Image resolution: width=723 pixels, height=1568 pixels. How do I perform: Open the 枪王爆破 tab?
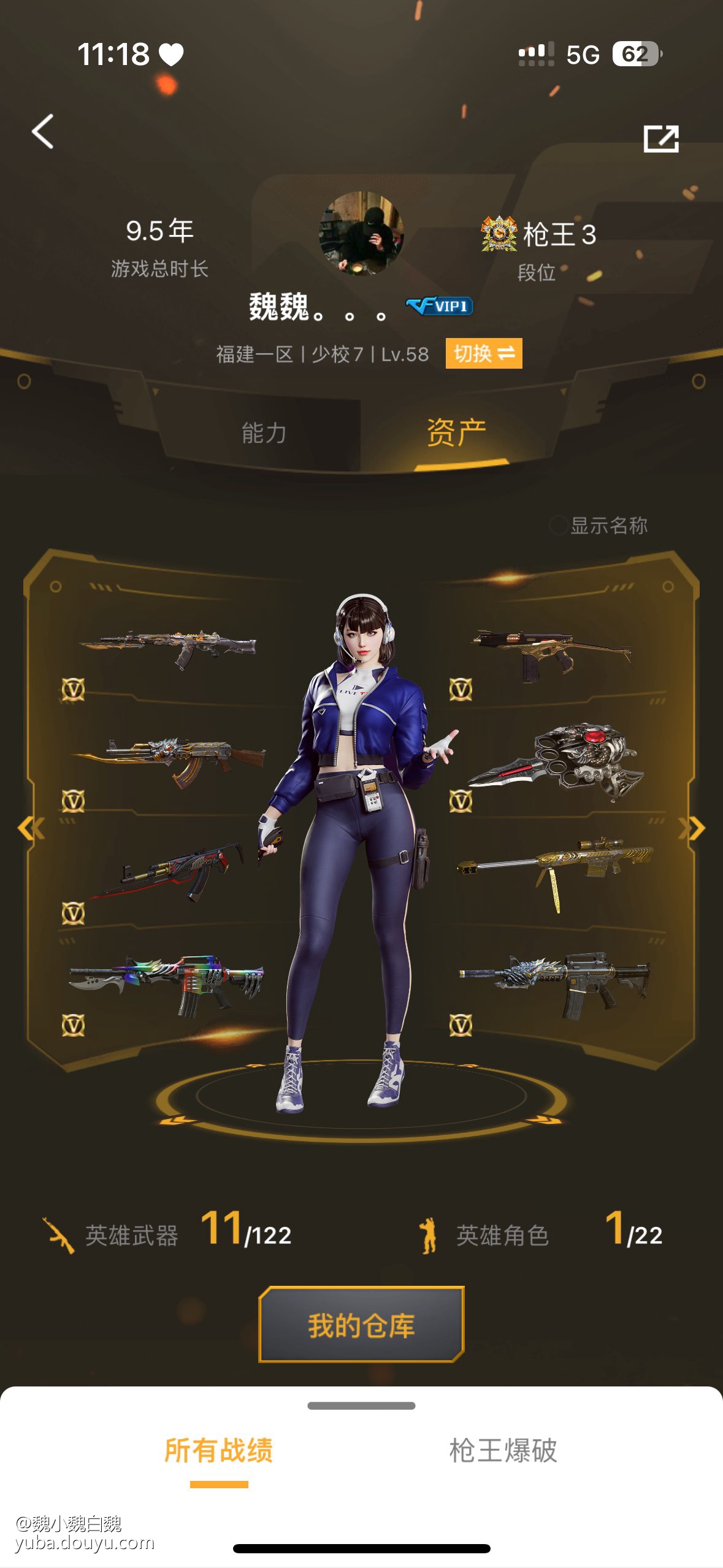(x=503, y=1451)
